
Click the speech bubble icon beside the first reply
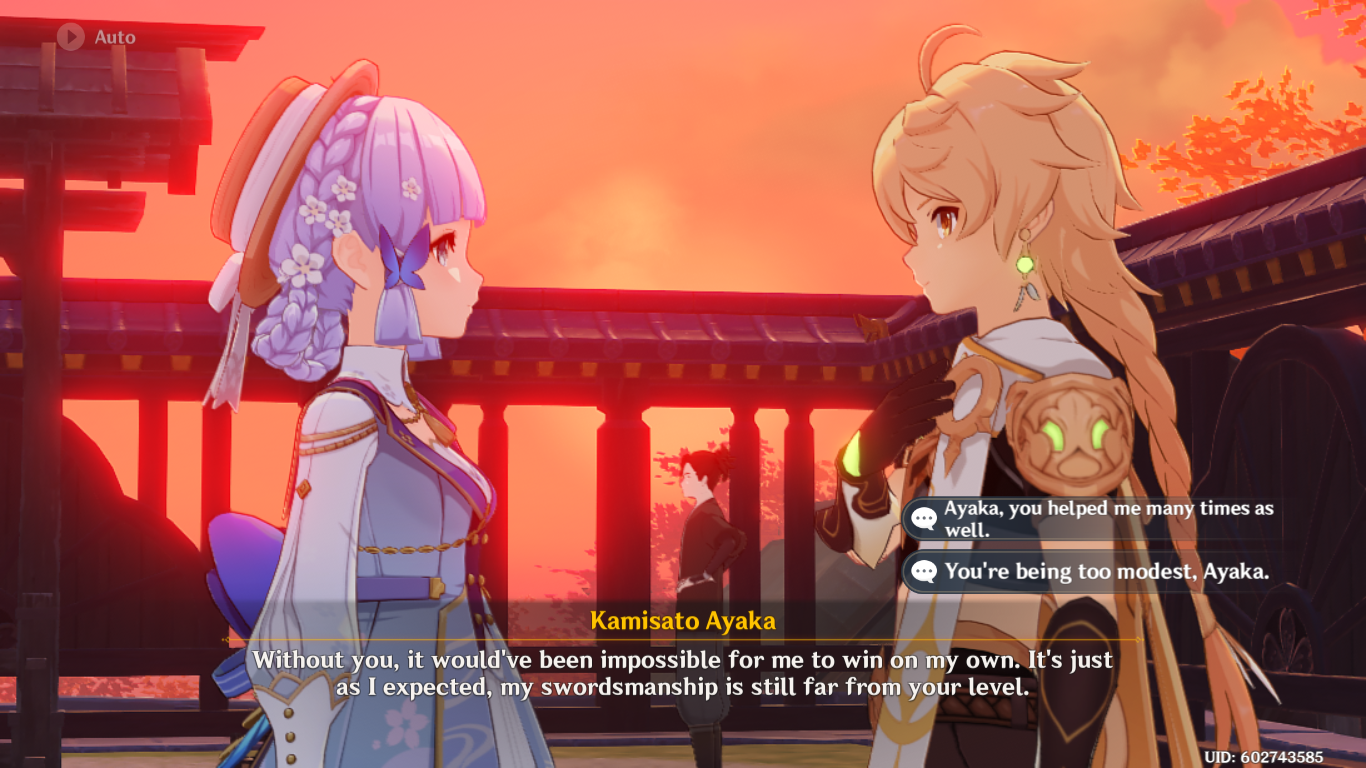coord(925,517)
